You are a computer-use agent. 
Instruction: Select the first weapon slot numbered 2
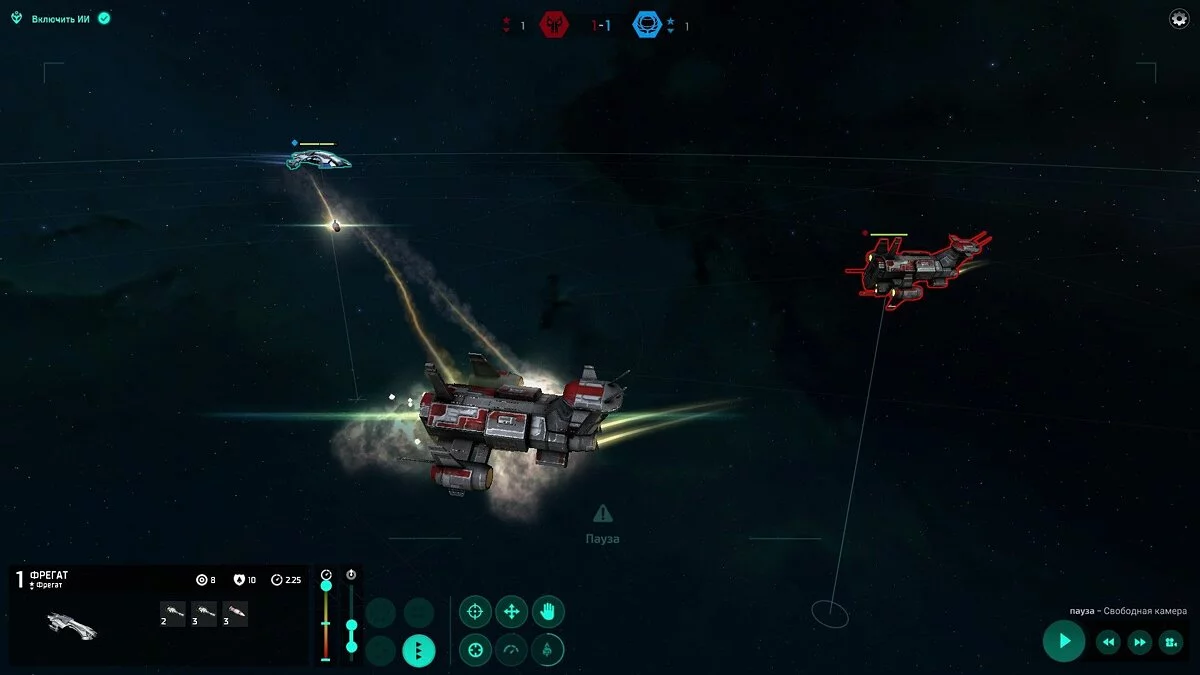pyautogui.click(x=173, y=614)
